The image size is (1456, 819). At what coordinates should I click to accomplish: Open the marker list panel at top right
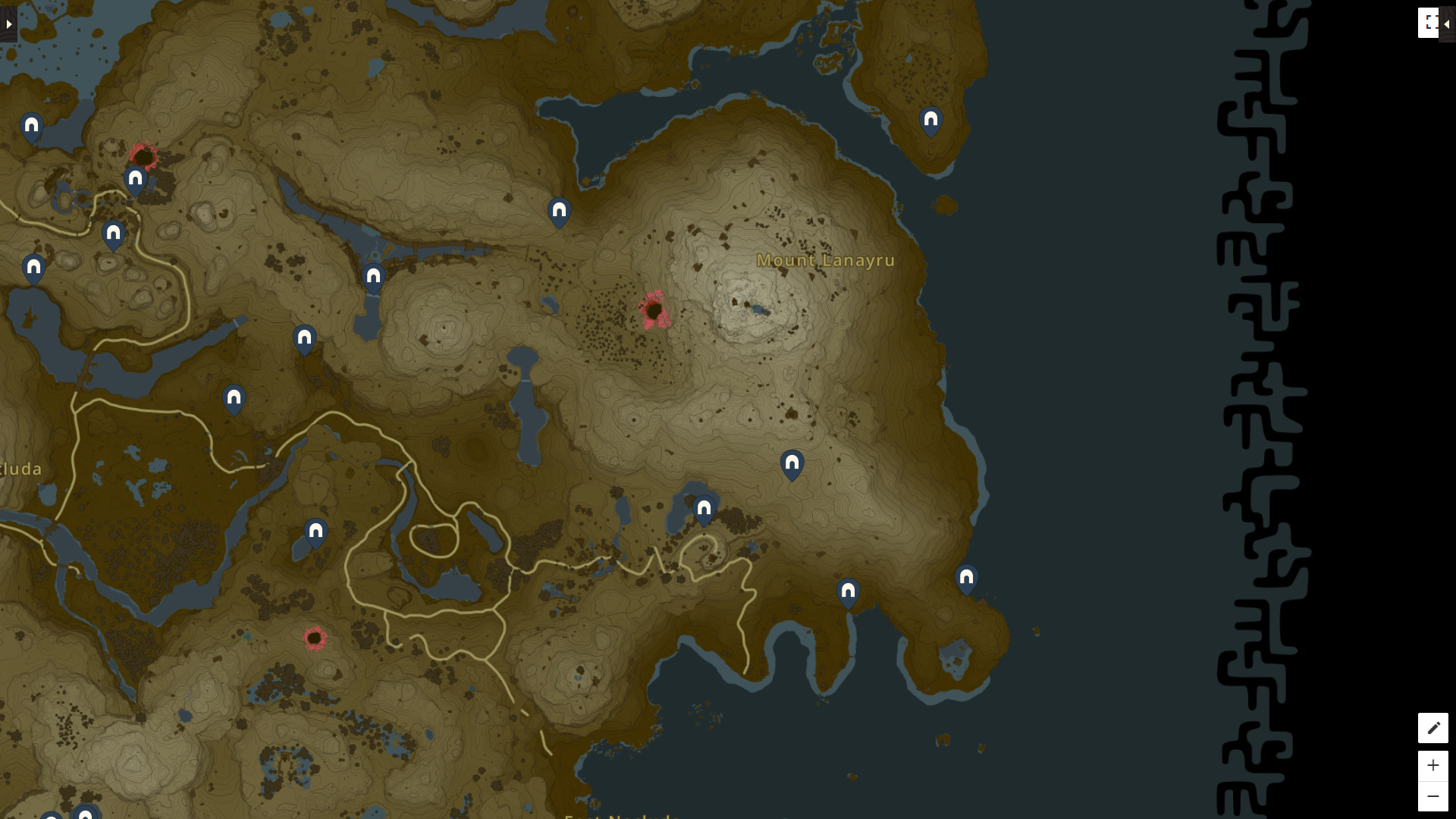(1430, 23)
